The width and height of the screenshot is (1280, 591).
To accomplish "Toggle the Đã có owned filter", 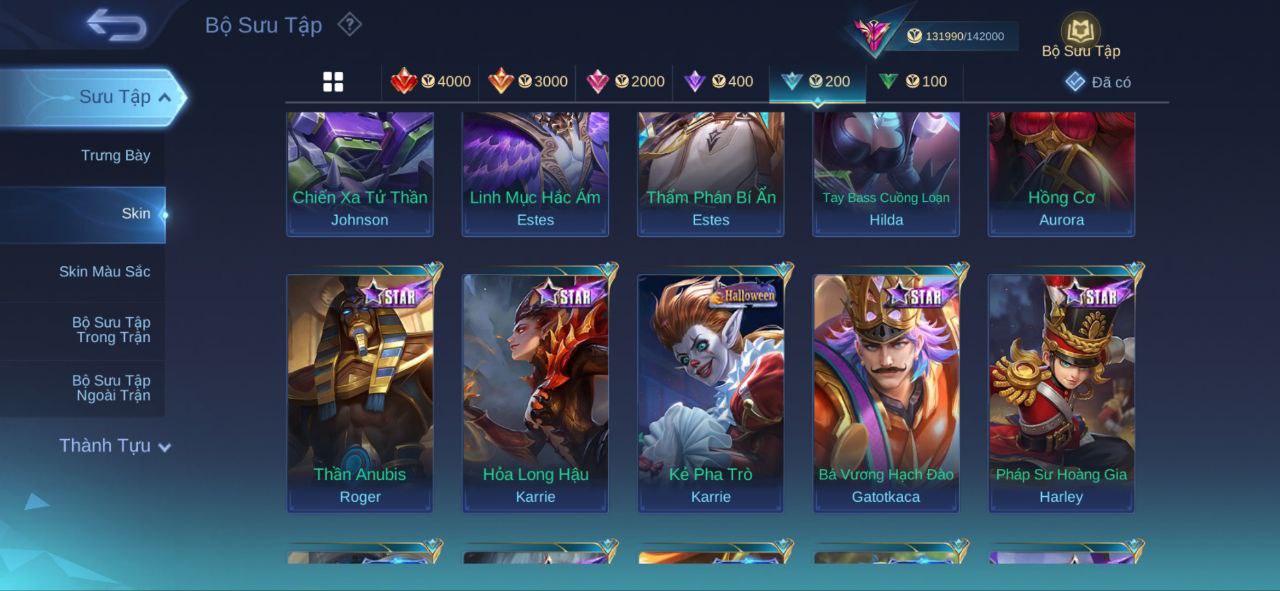I will point(1098,82).
